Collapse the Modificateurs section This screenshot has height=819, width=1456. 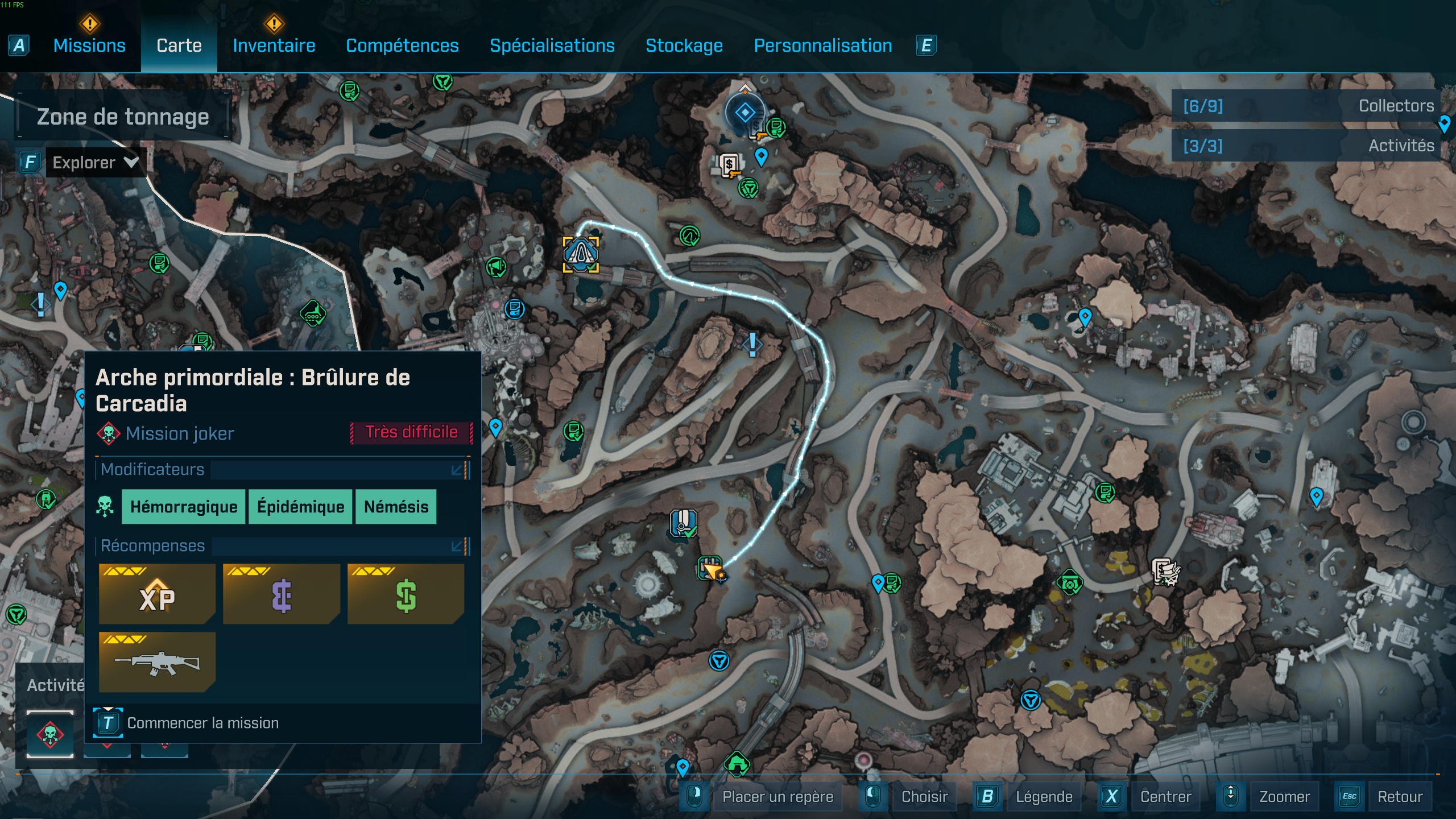click(x=457, y=470)
